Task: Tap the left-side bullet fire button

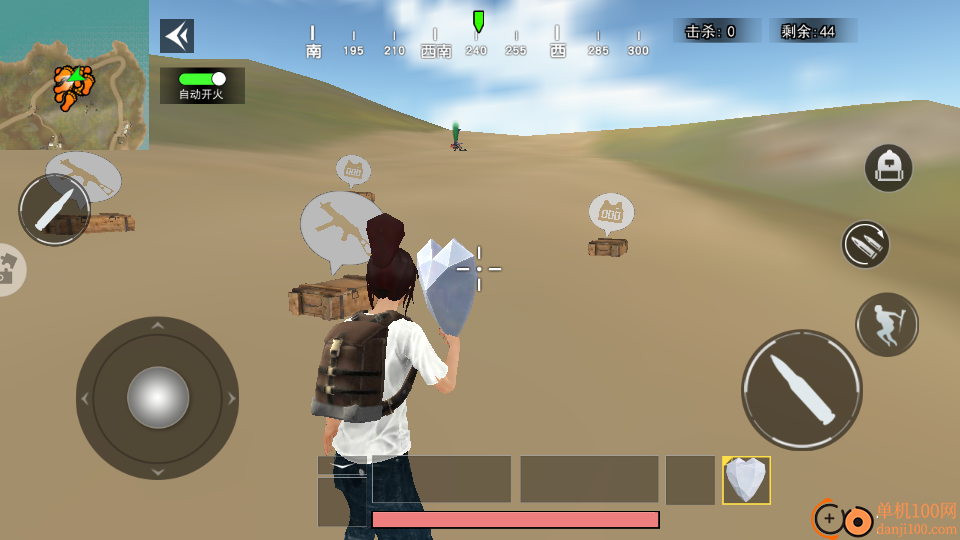Action: pos(55,210)
